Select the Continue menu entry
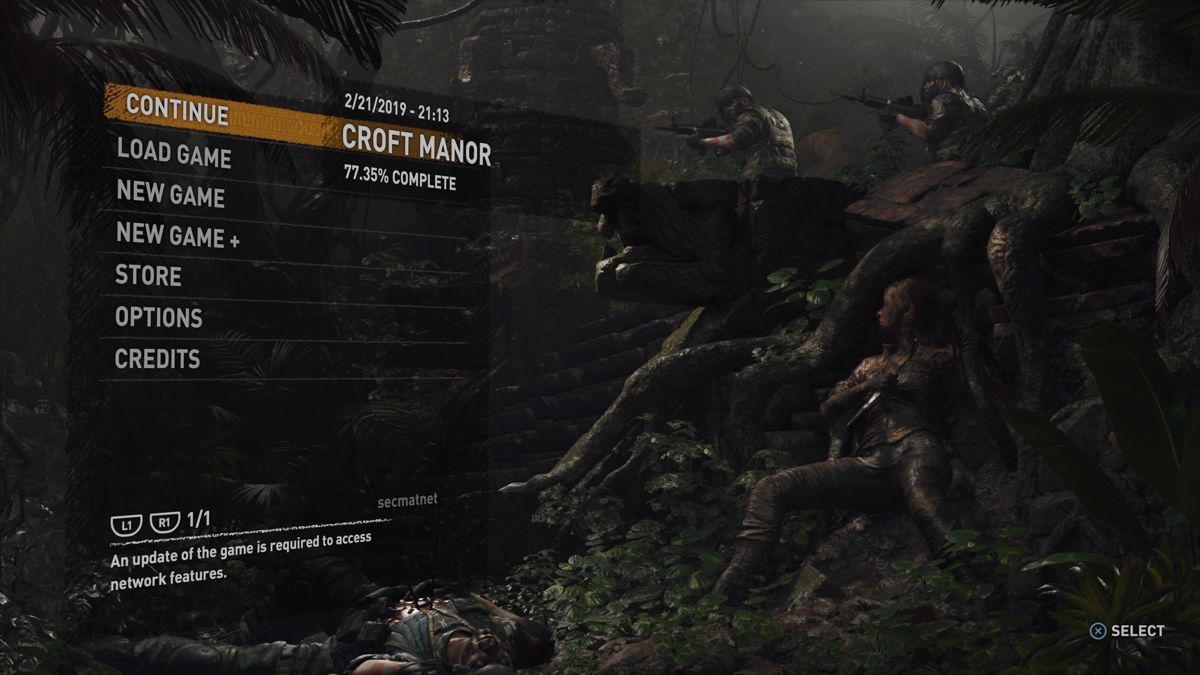This screenshot has height=675, width=1200. pyautogui.click(x=177, y=108)
